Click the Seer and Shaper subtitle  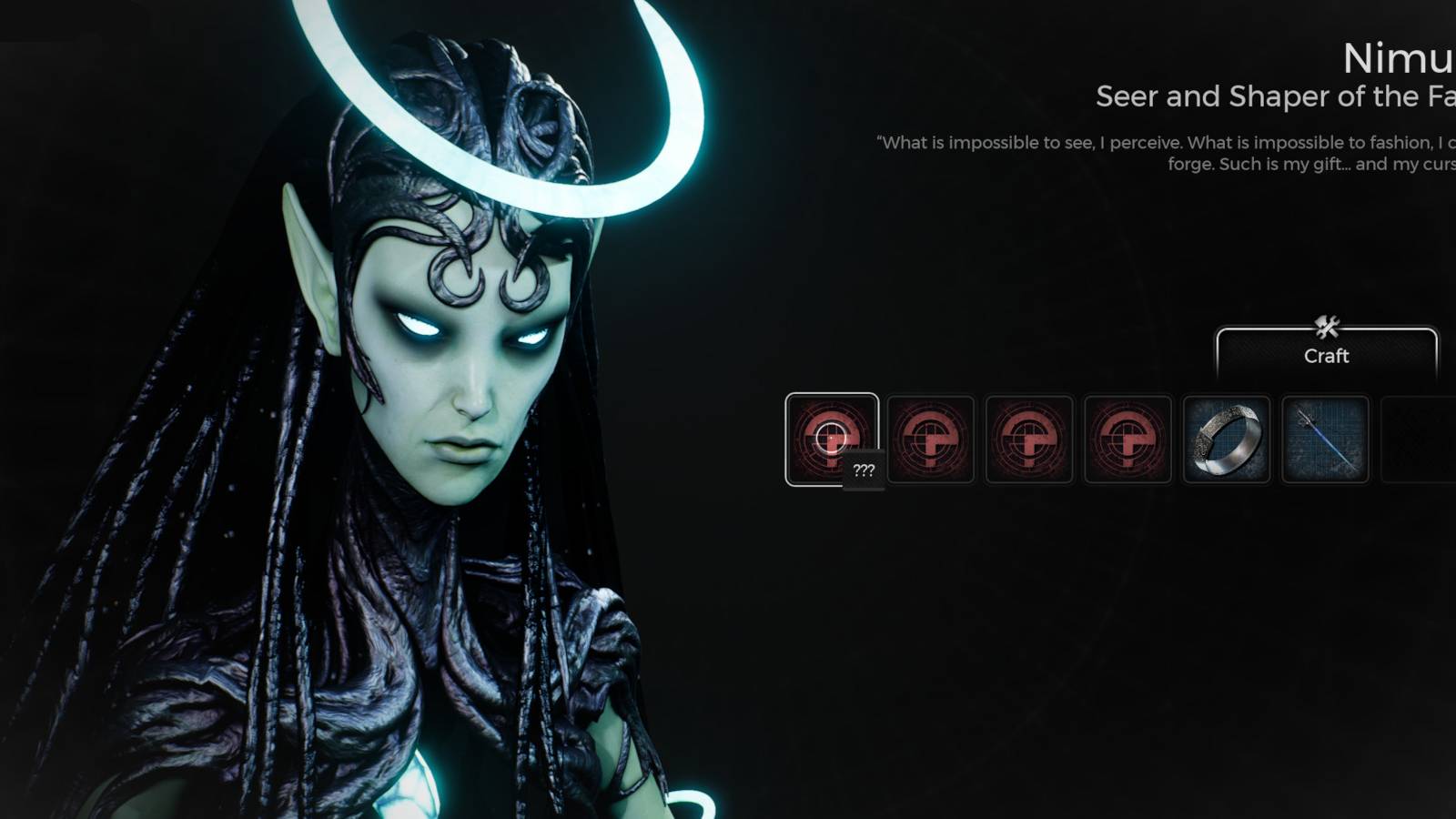pos(1274,96)
